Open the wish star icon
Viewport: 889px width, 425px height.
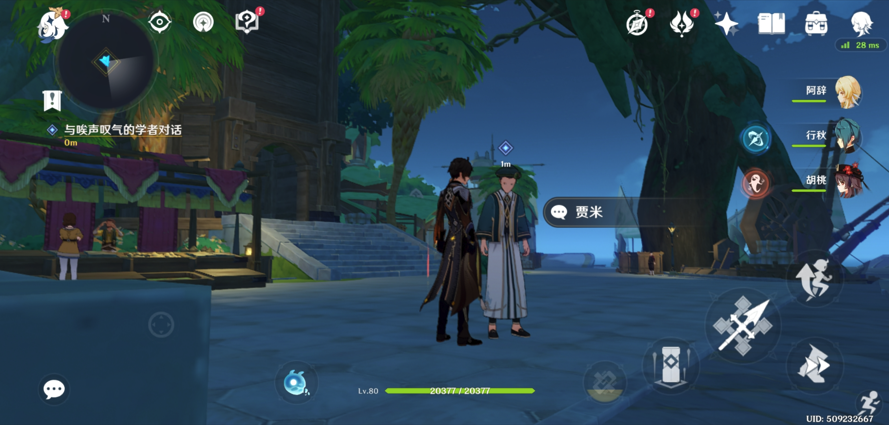tap(727, 24)
